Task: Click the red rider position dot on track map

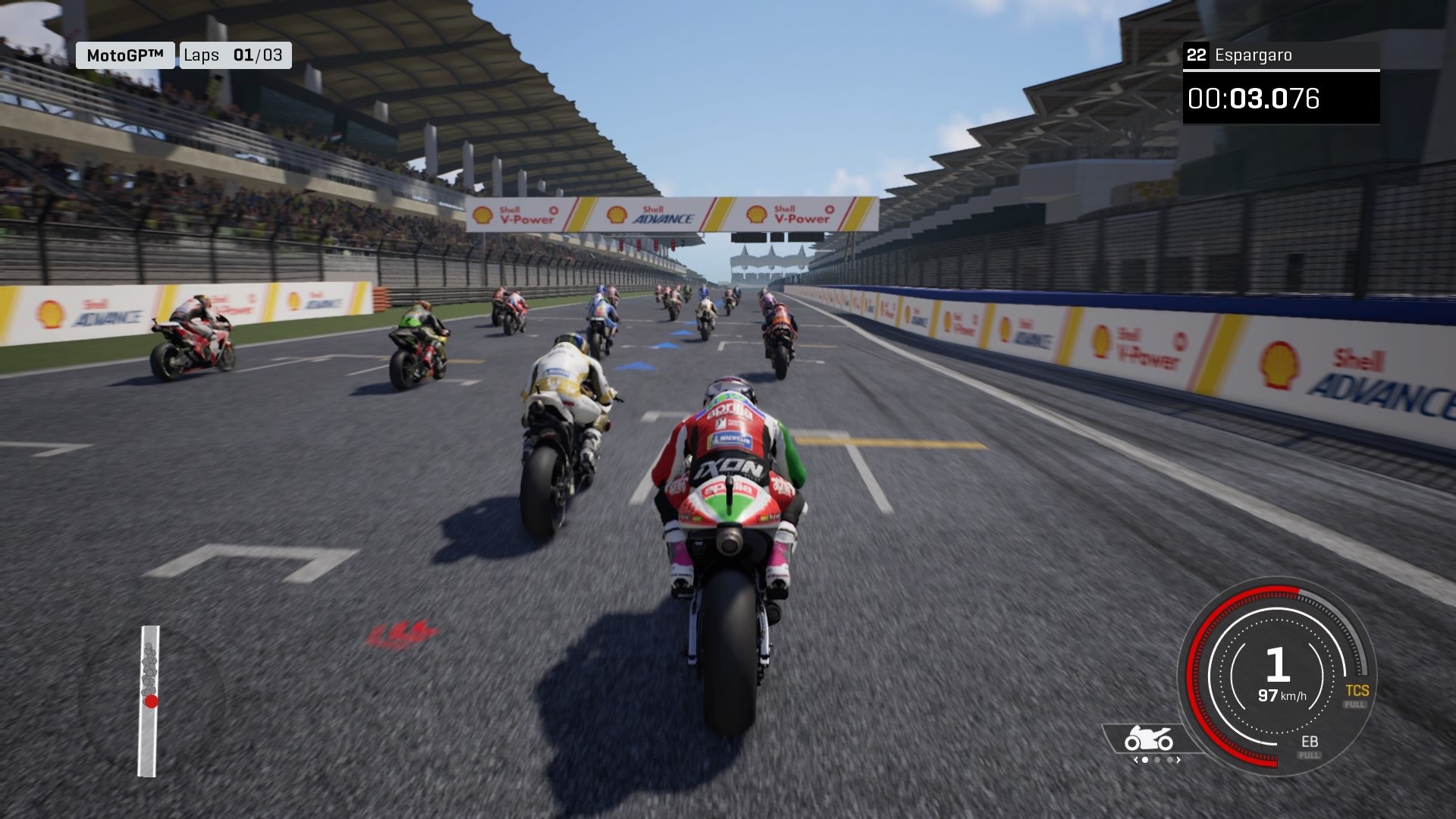Action: click(x=151, y=701)
